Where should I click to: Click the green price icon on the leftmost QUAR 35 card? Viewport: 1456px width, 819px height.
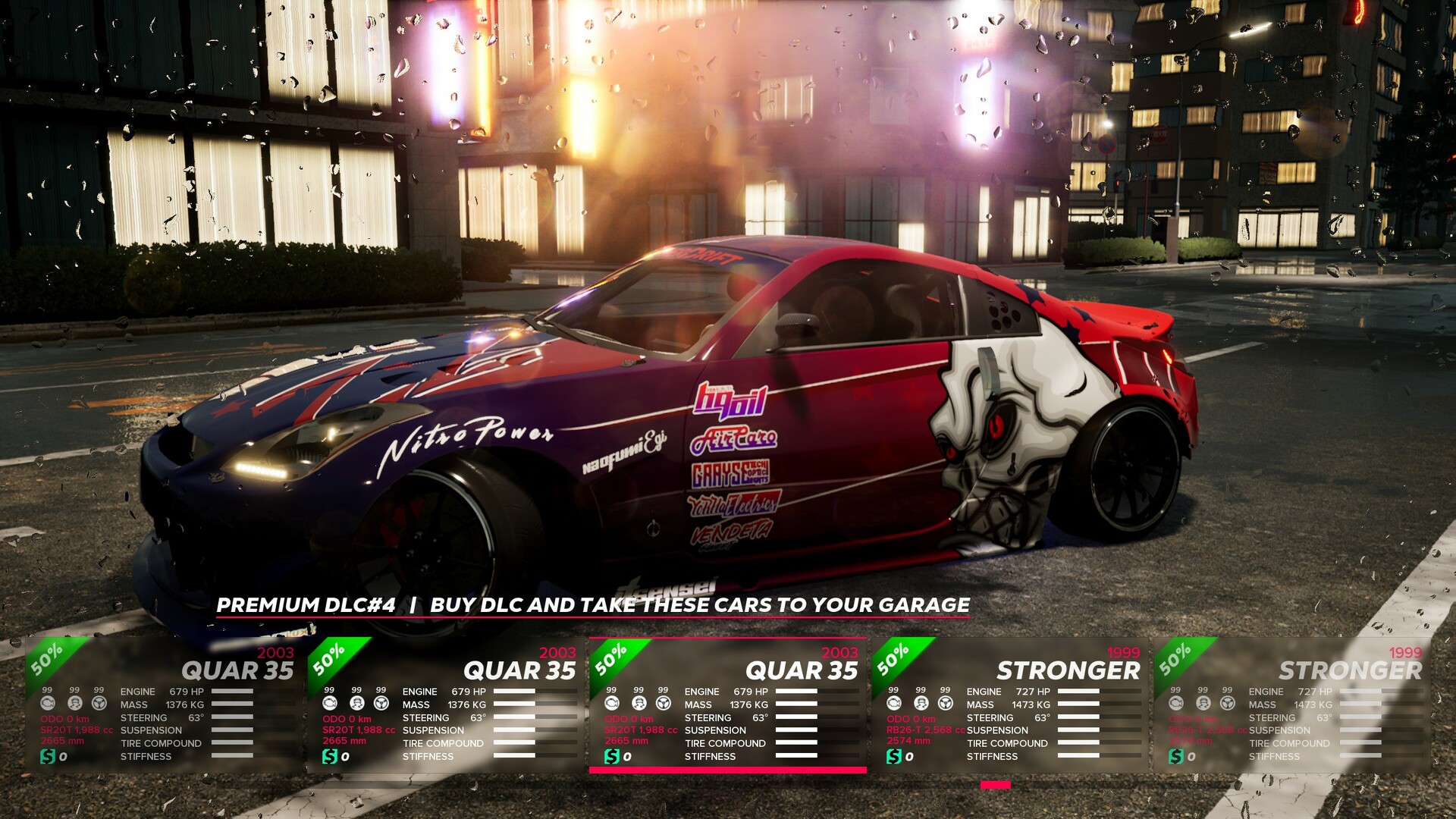pyautogui.click(x=47, y=755)
